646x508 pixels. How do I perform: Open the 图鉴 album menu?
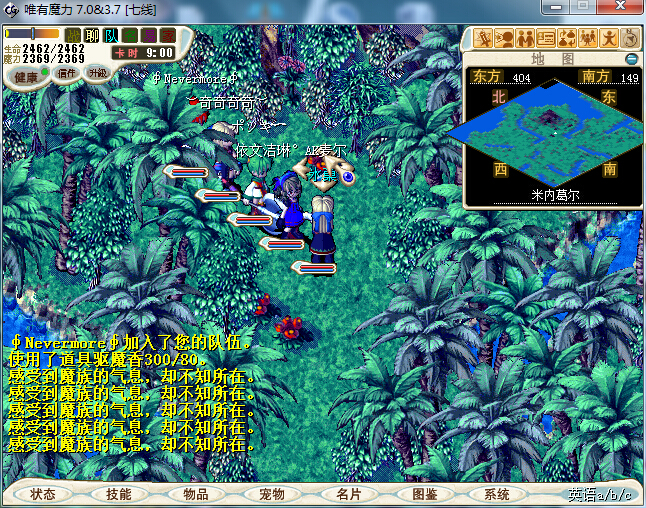(424, 494)
